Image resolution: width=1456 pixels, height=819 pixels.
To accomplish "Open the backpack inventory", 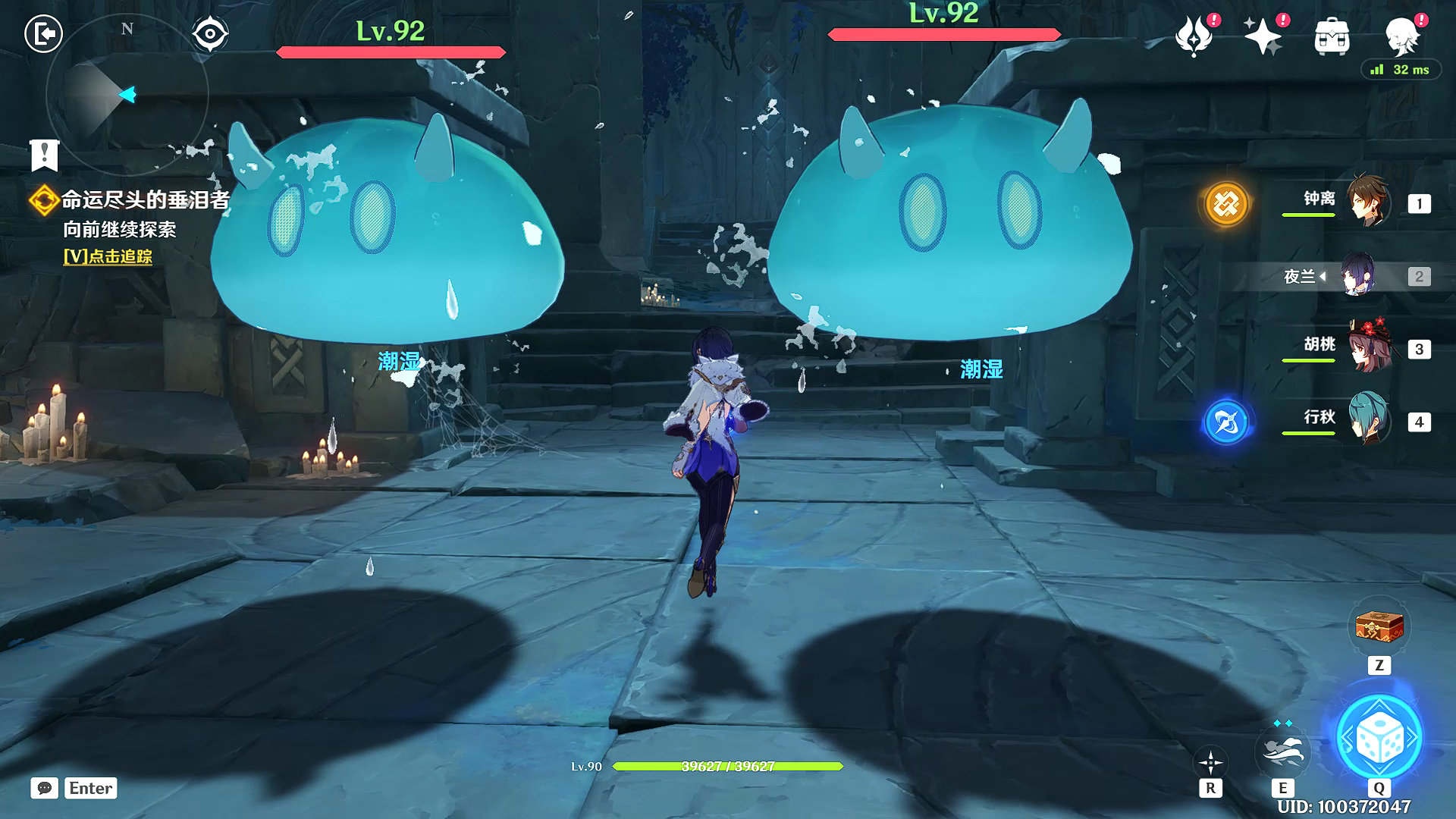I will (1332, 36).
